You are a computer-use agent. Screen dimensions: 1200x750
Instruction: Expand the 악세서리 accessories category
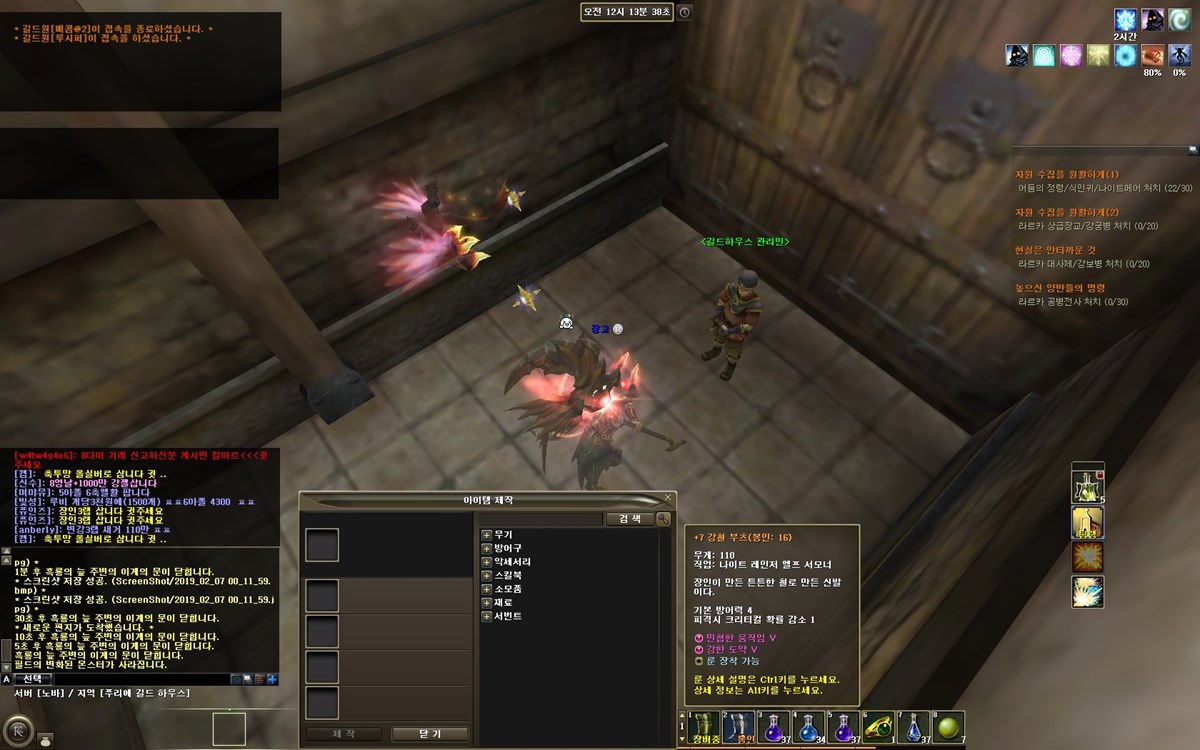click(x=487, y=562)
